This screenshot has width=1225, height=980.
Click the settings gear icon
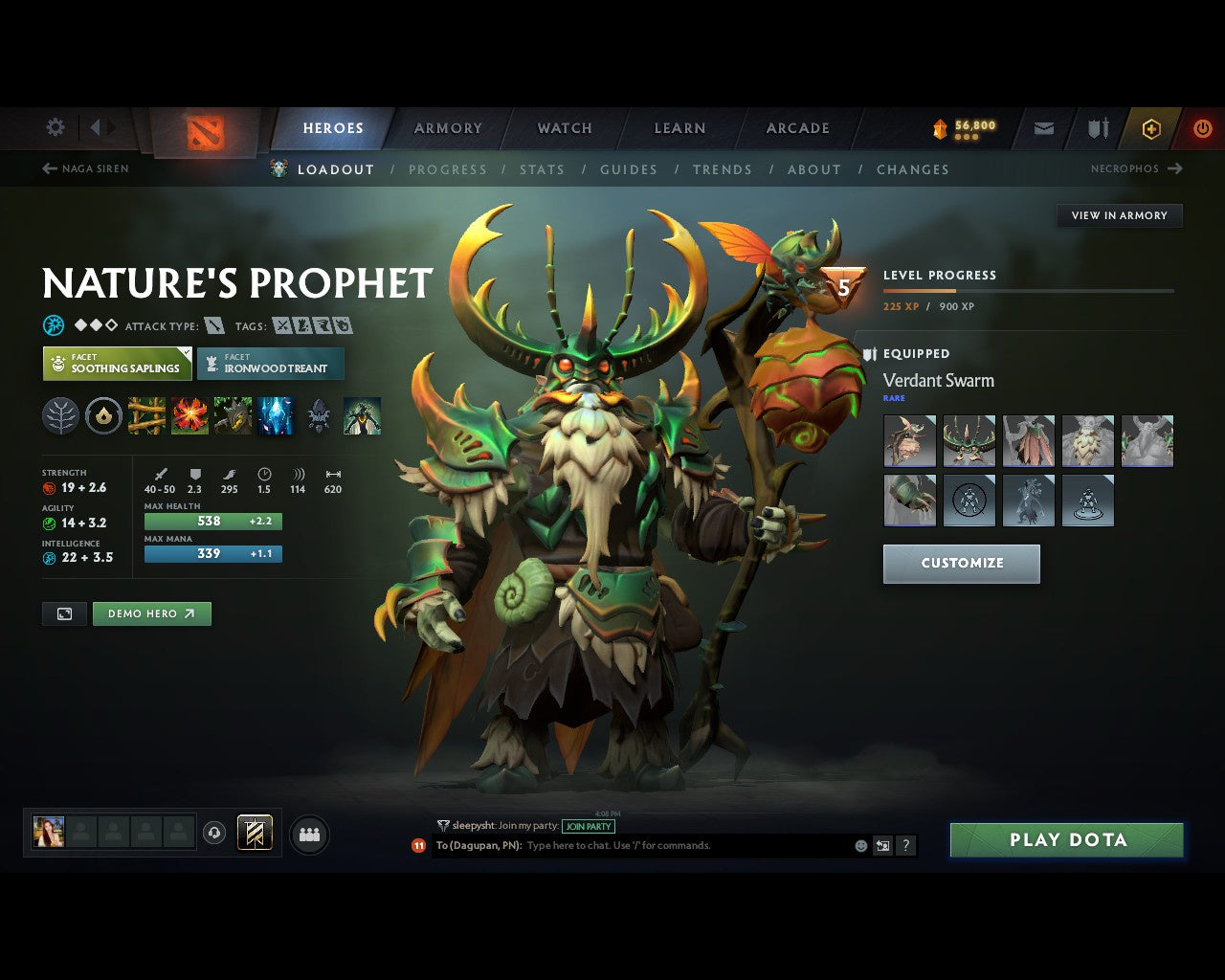click(55, 127)
